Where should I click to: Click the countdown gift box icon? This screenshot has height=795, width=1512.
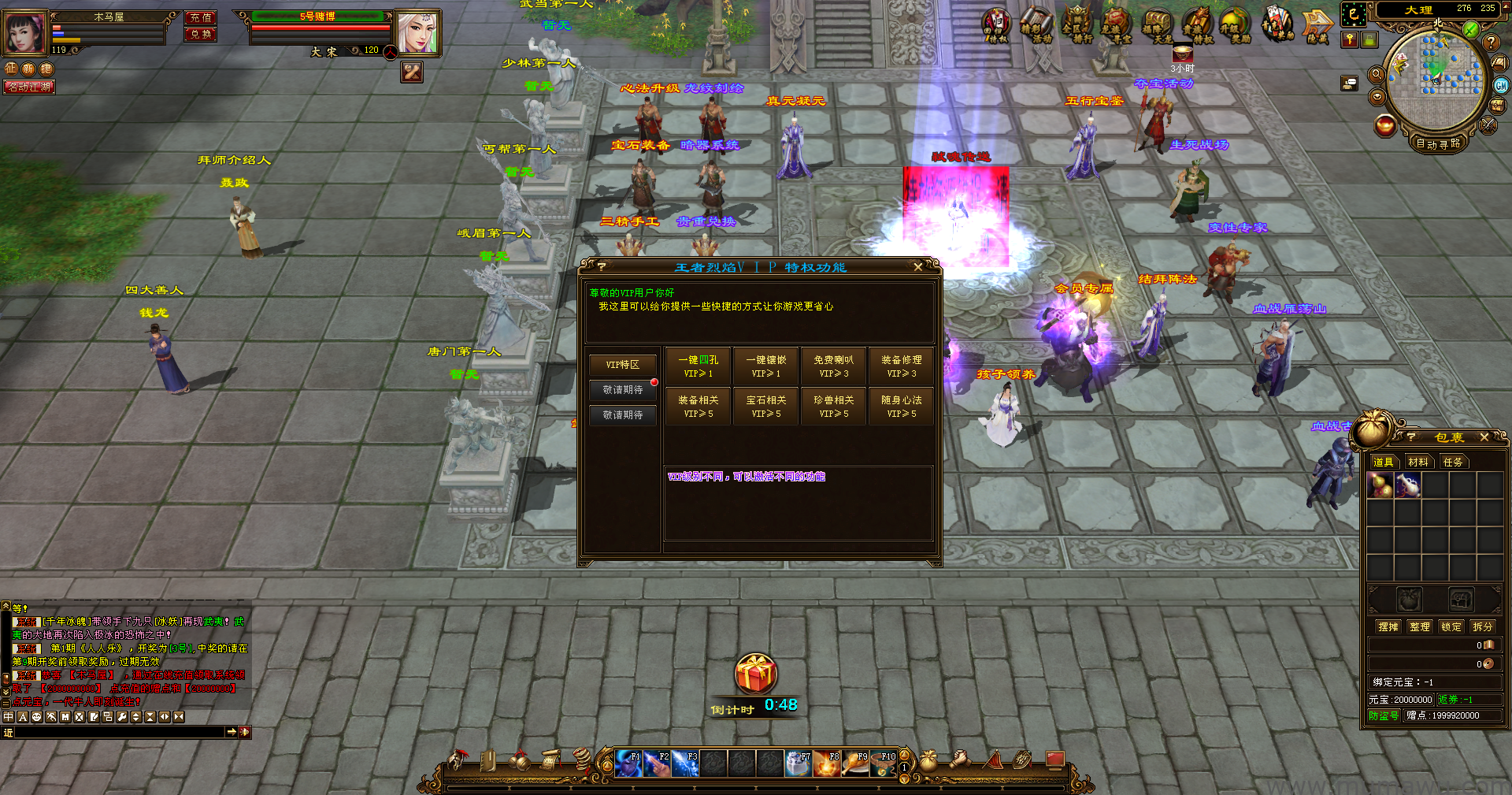[x=756, y=674]
